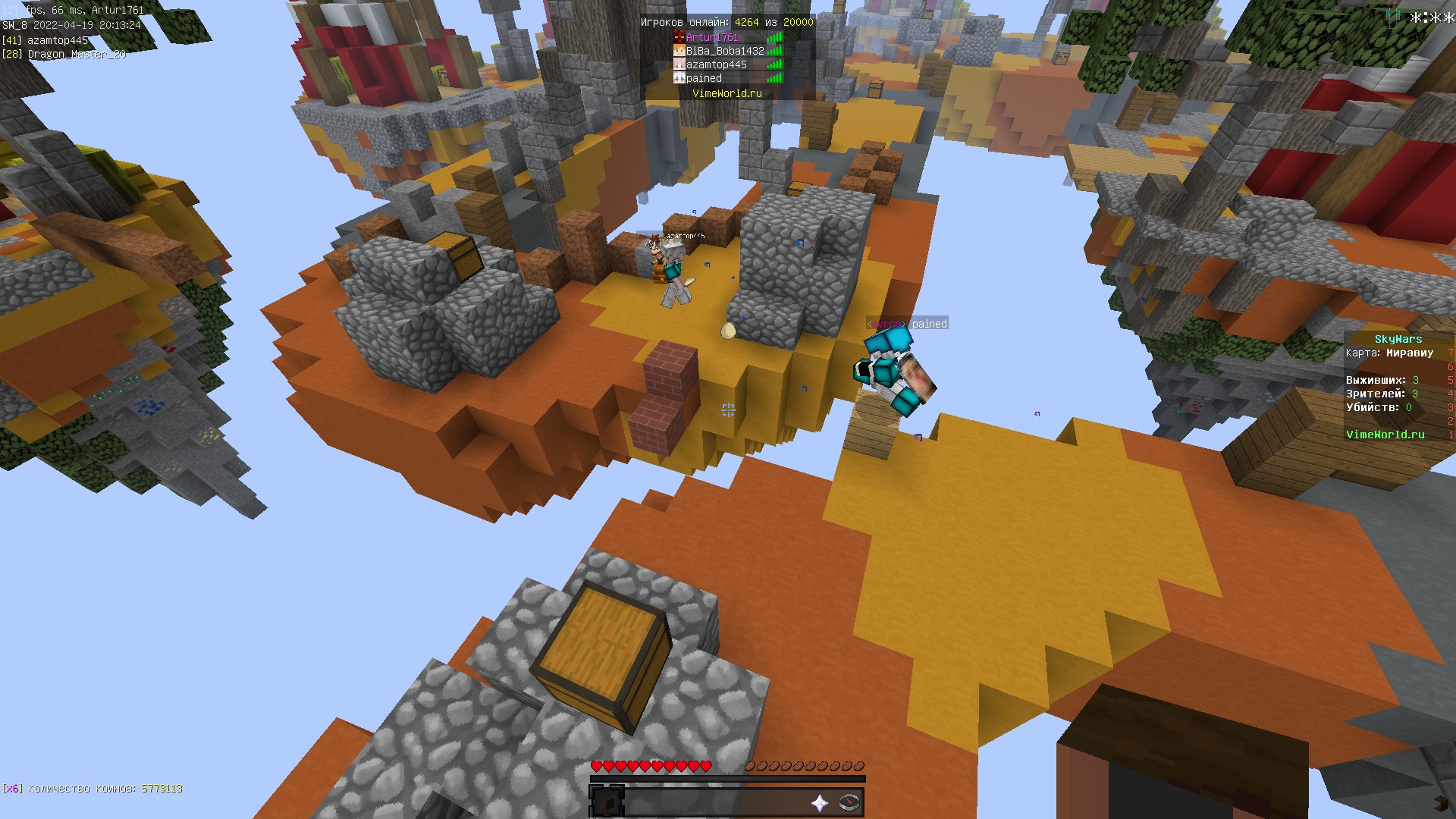The width and height of the screenshot is (1456, 819).
Task: Choose azamtop445 in the online player list
Action: click(716, 64)
